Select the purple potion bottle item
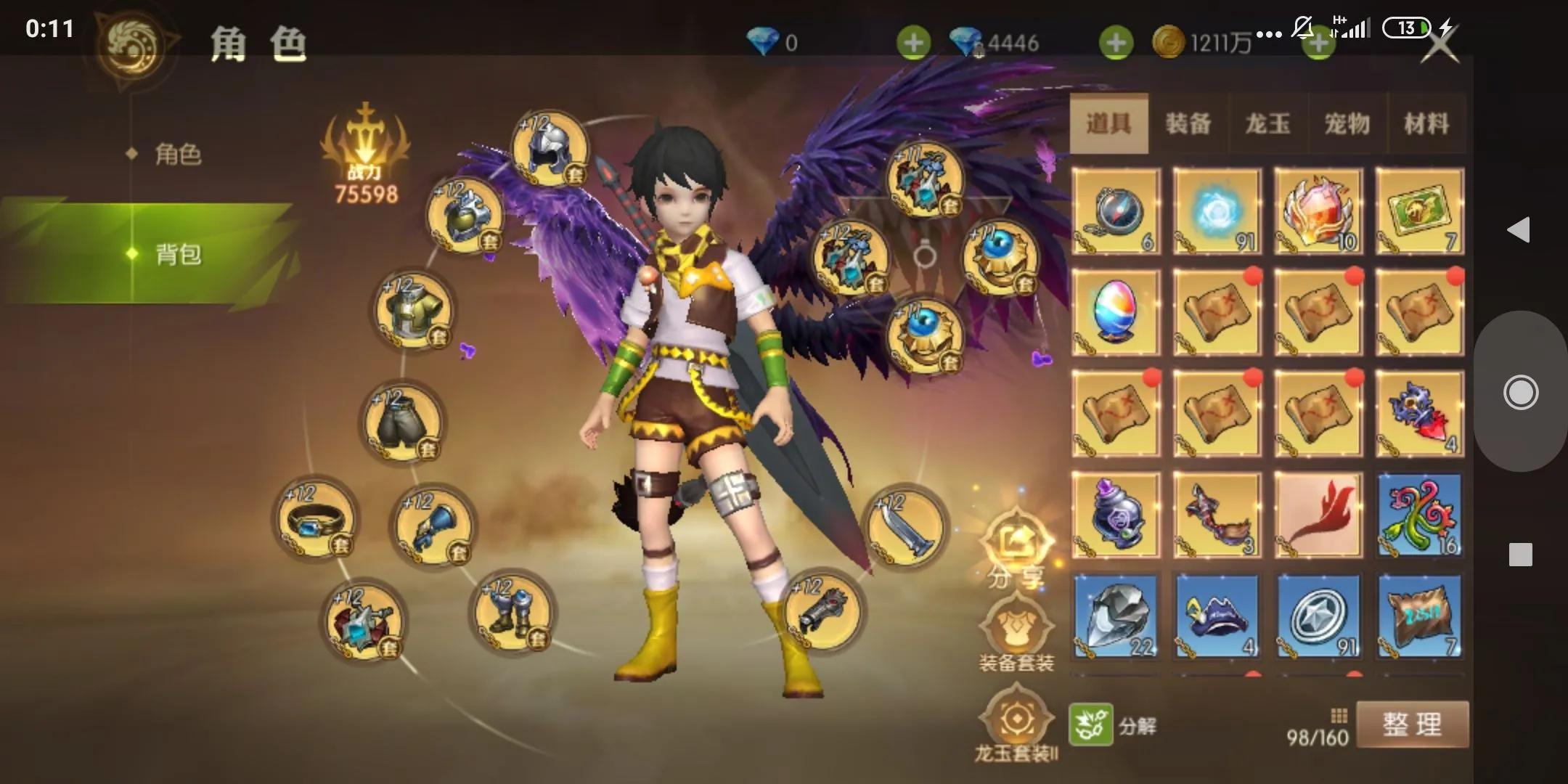This screenshot has width=1568, height=784. (x=1116, y=515)
